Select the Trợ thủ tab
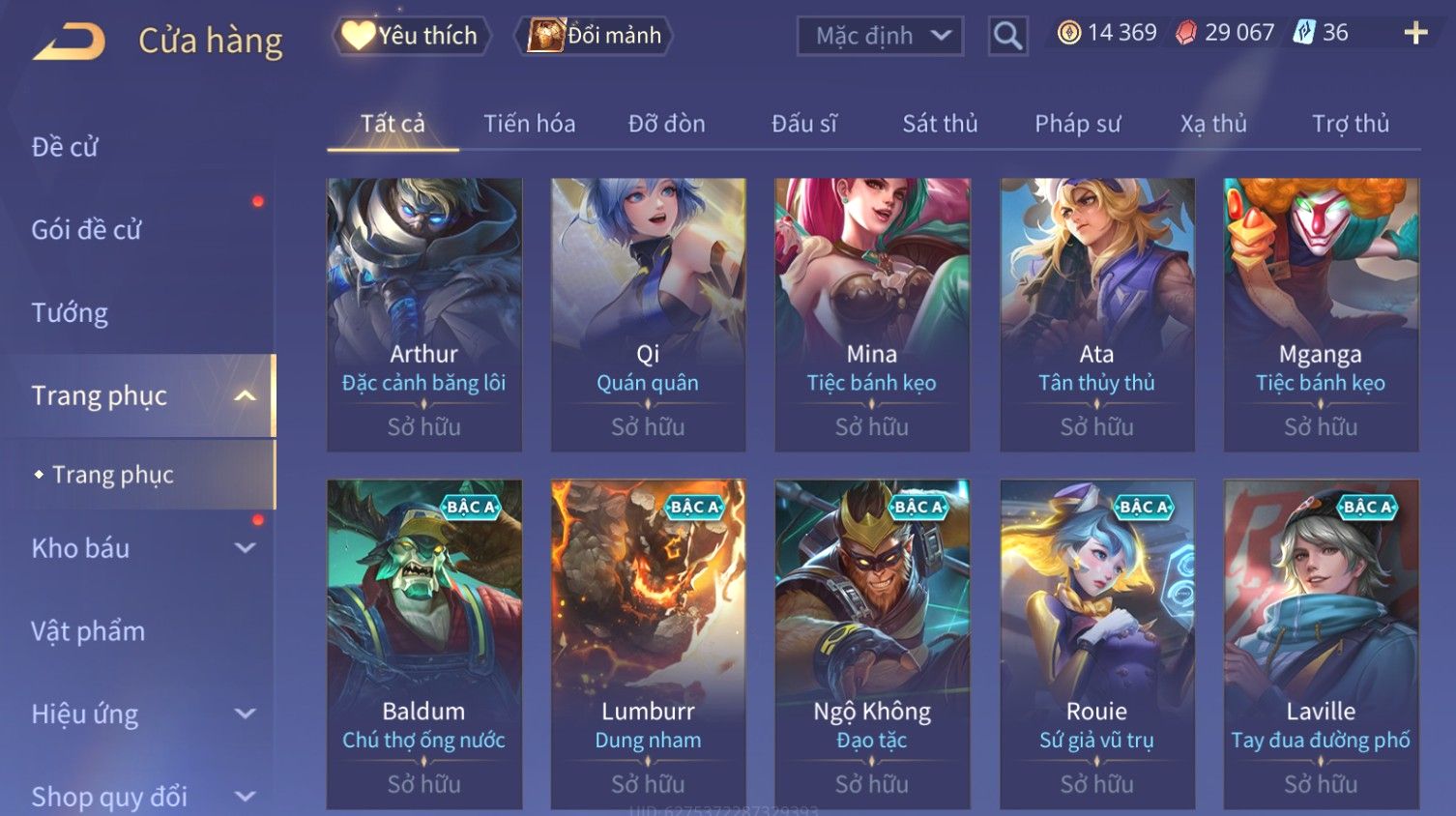This screenshot has height=816, width=1456. [x=1350, y=124]
